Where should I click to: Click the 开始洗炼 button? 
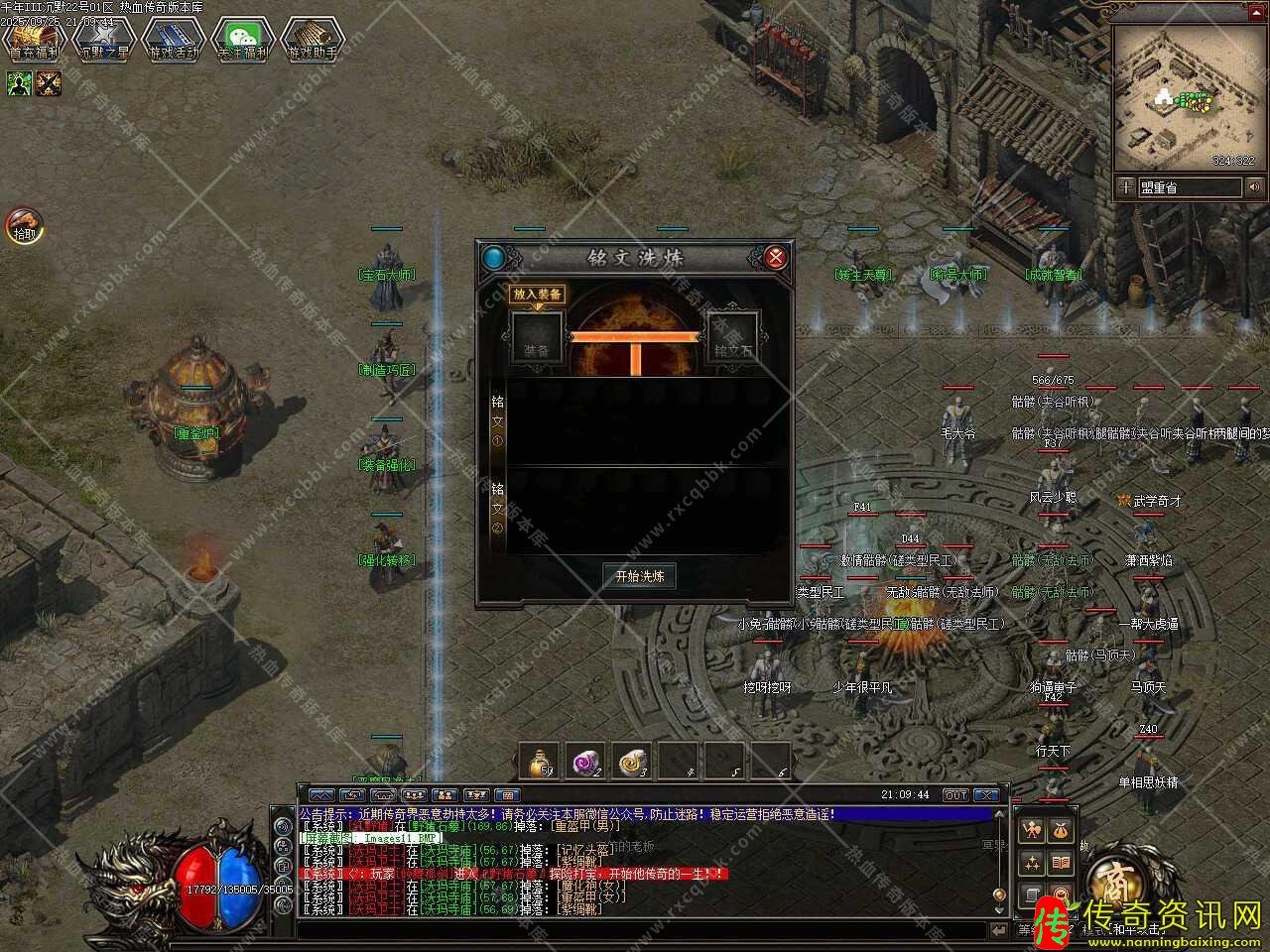click(x=640, y=576)
